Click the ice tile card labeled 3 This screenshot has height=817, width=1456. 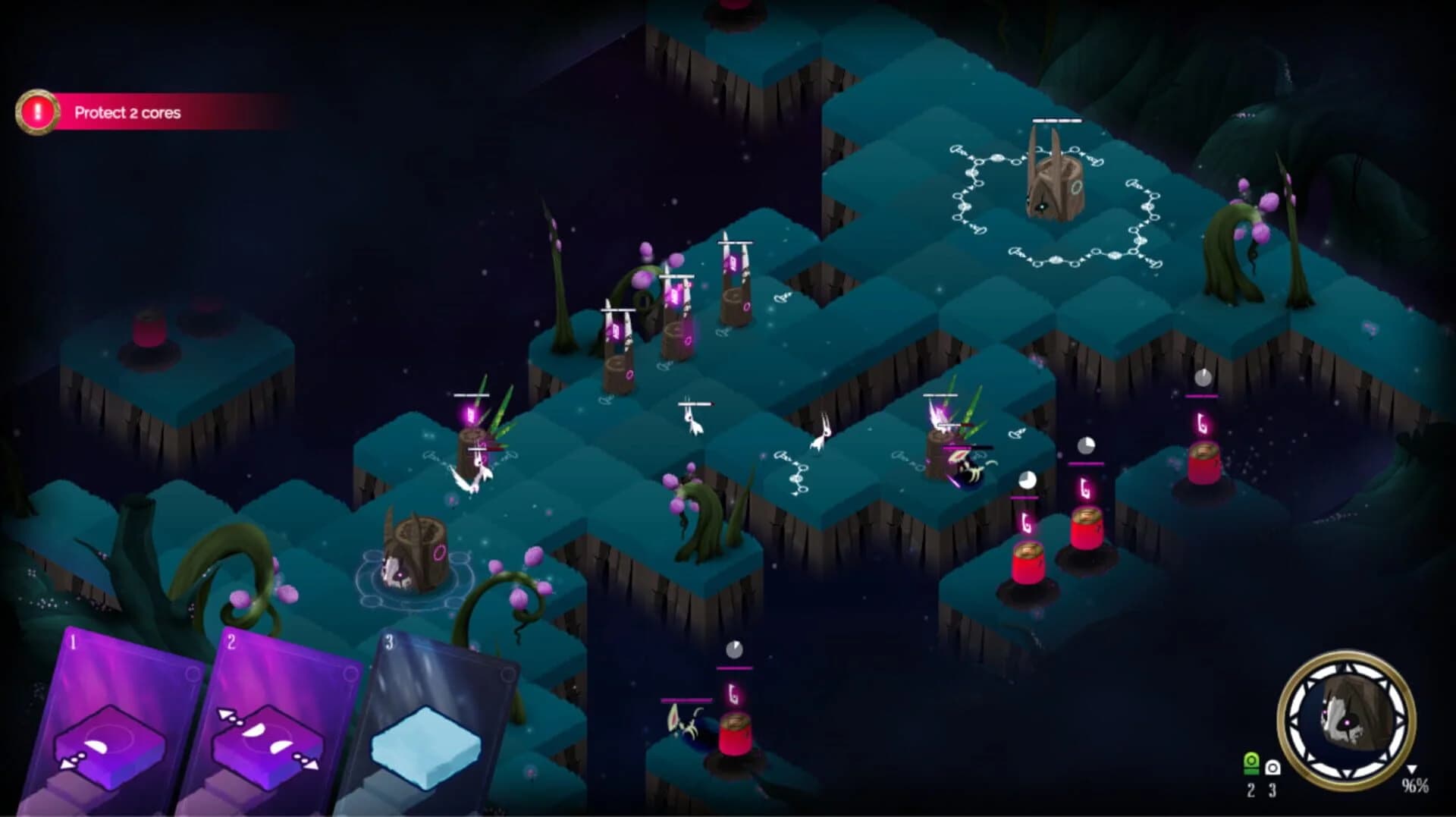click(425, 746)
